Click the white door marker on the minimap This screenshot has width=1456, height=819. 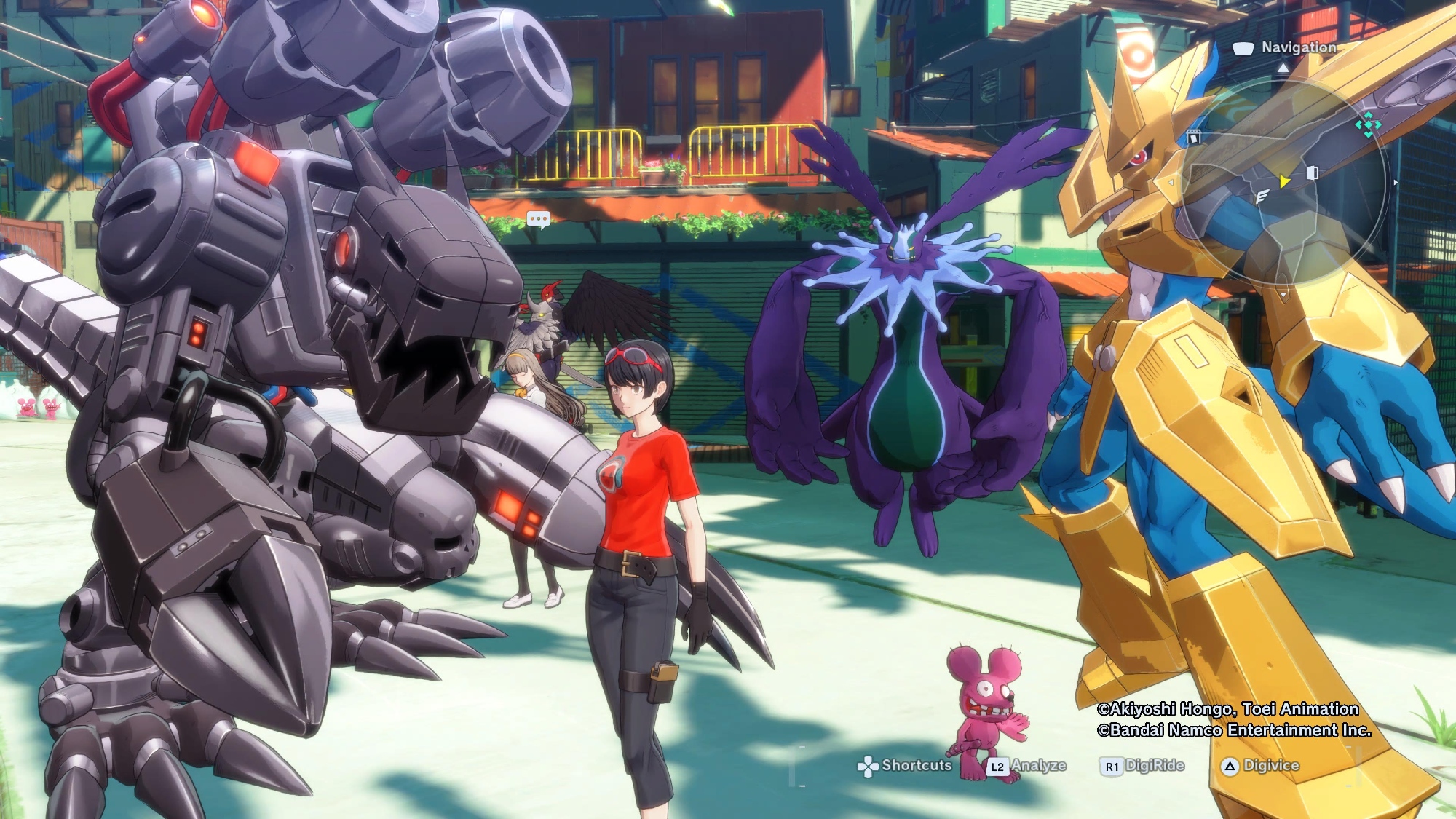coord(1312,173)
